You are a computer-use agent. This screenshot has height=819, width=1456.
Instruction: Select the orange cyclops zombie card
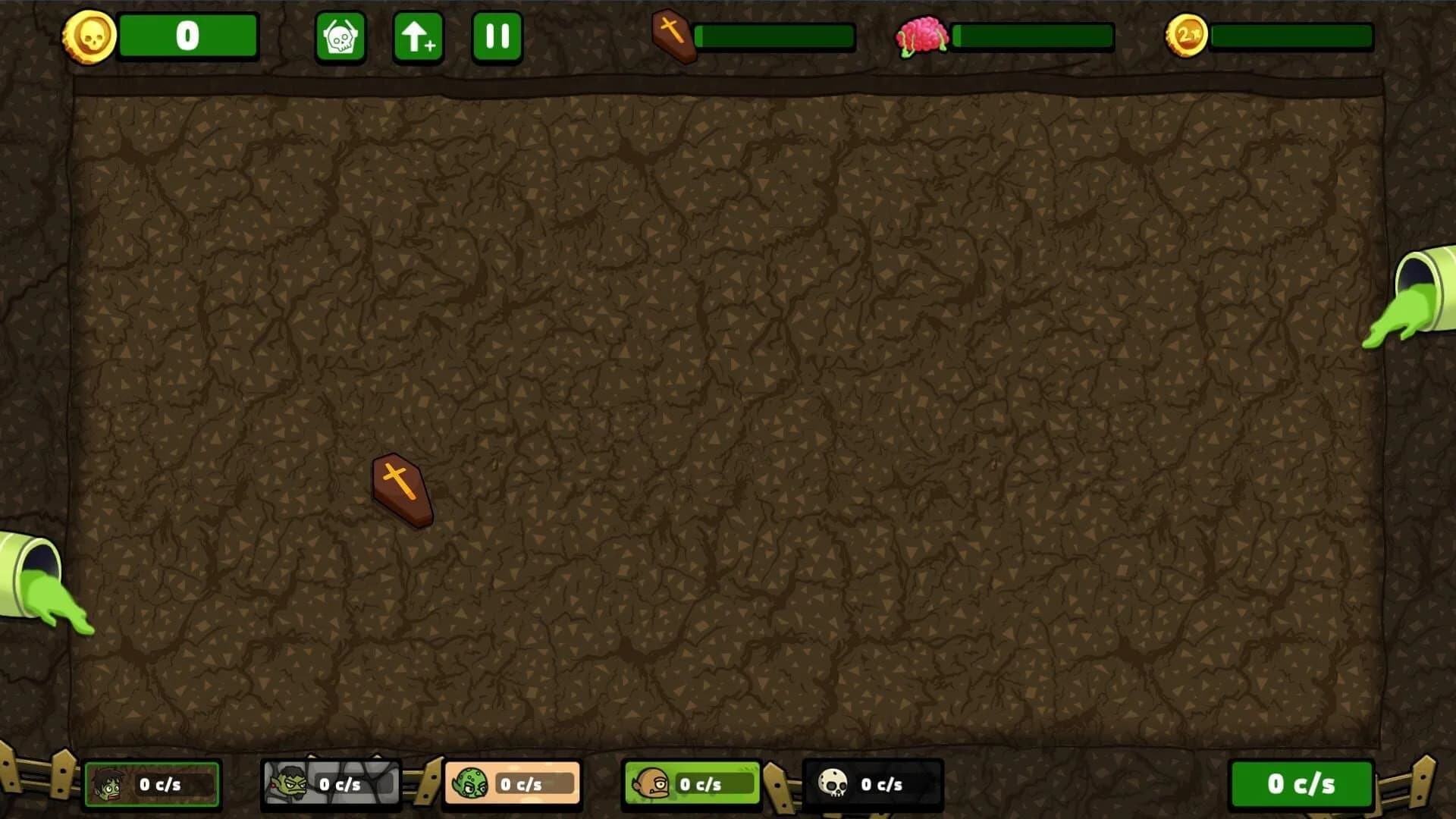click(x=691, y=783)
